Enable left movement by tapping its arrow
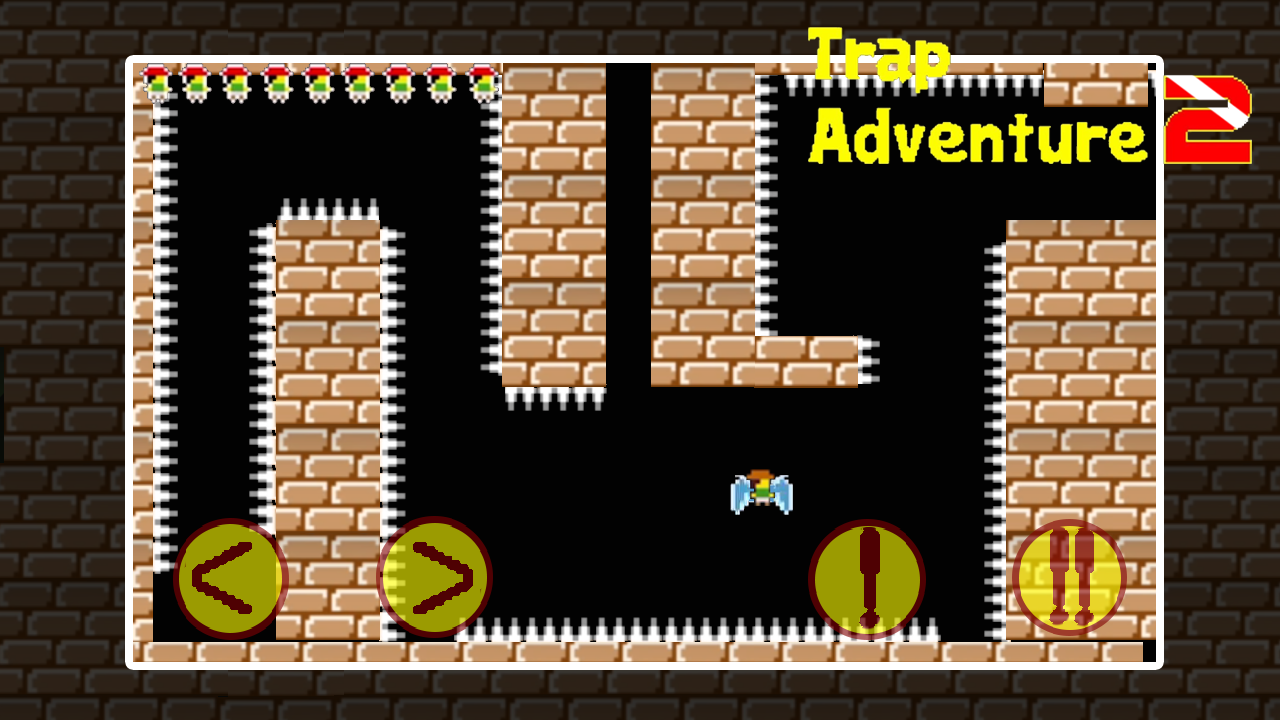Screen dimensions: 1280x720 click(x=230, y=578)
